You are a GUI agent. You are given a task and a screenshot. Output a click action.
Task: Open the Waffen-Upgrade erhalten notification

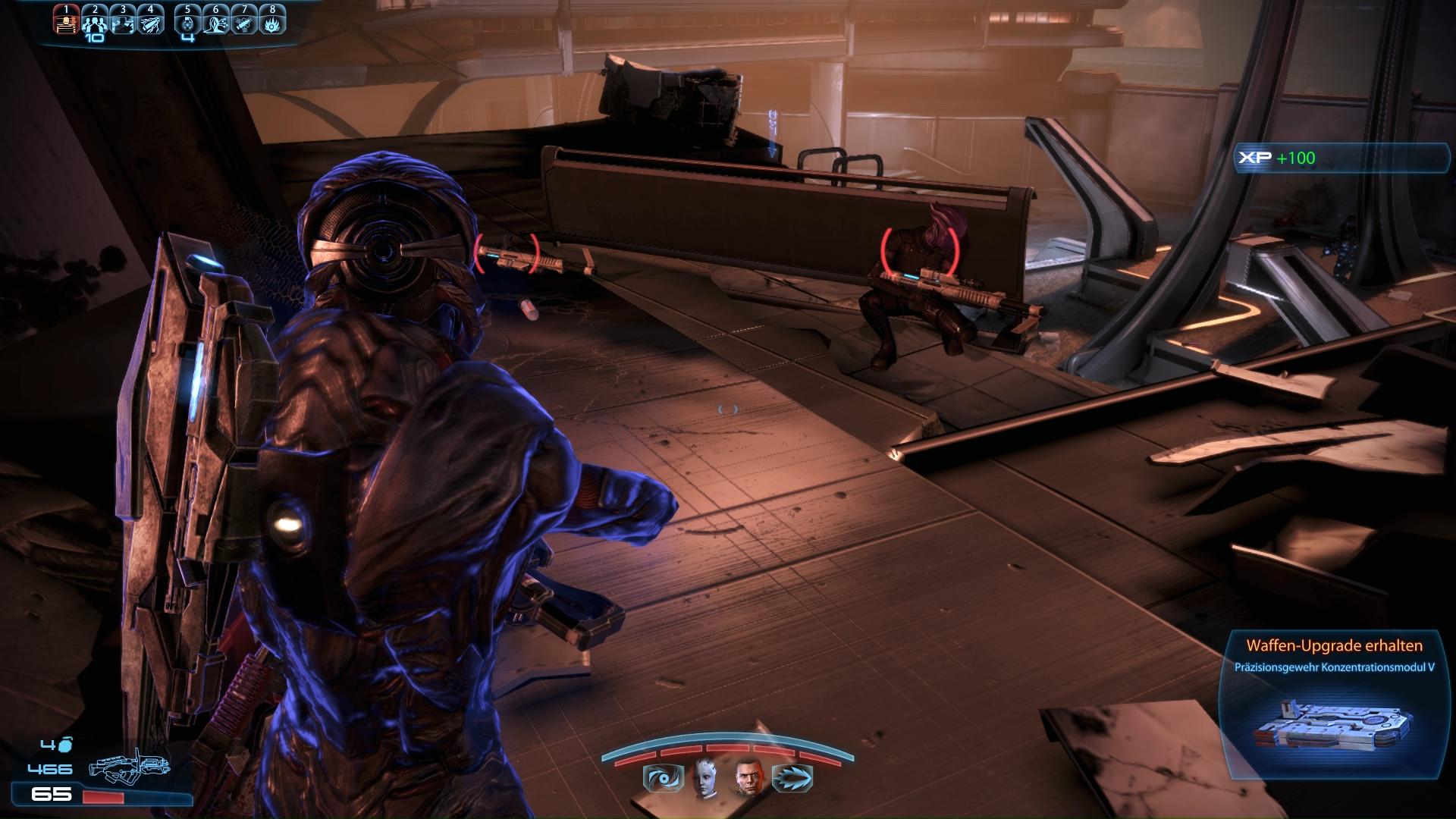point(1333,703)
